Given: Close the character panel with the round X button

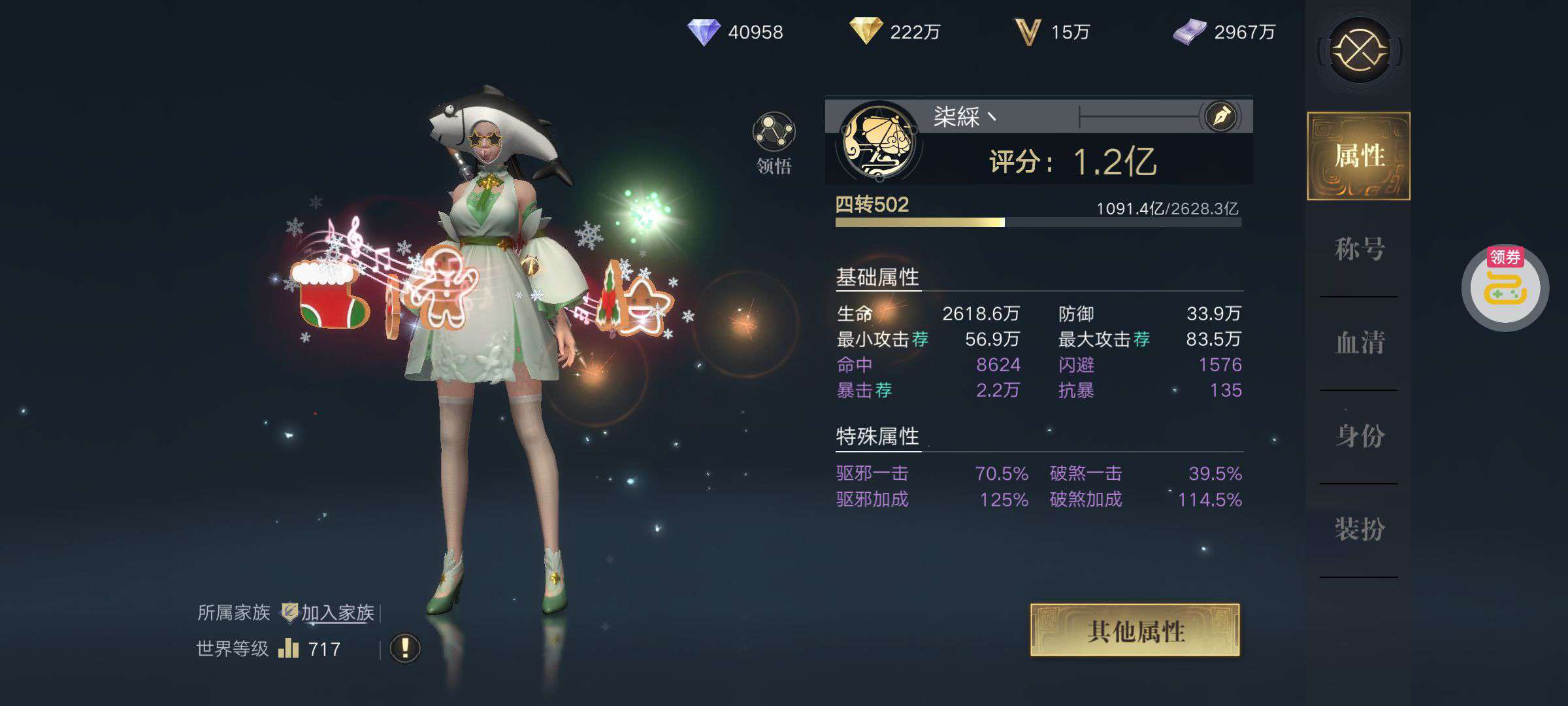Looking at the screenshot, I should click(x=1360, y=50).
